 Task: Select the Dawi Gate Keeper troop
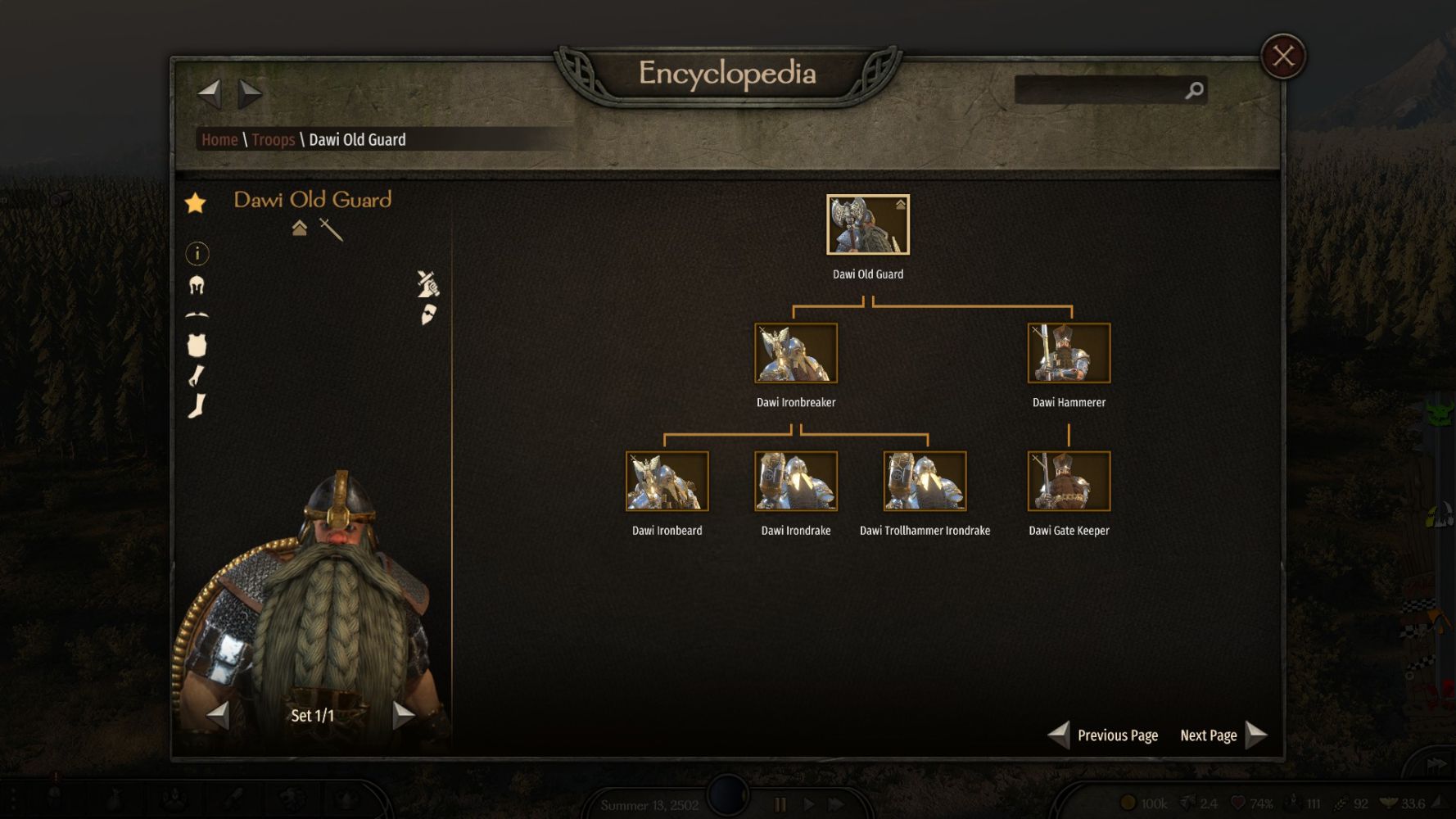click(1069, 482)
